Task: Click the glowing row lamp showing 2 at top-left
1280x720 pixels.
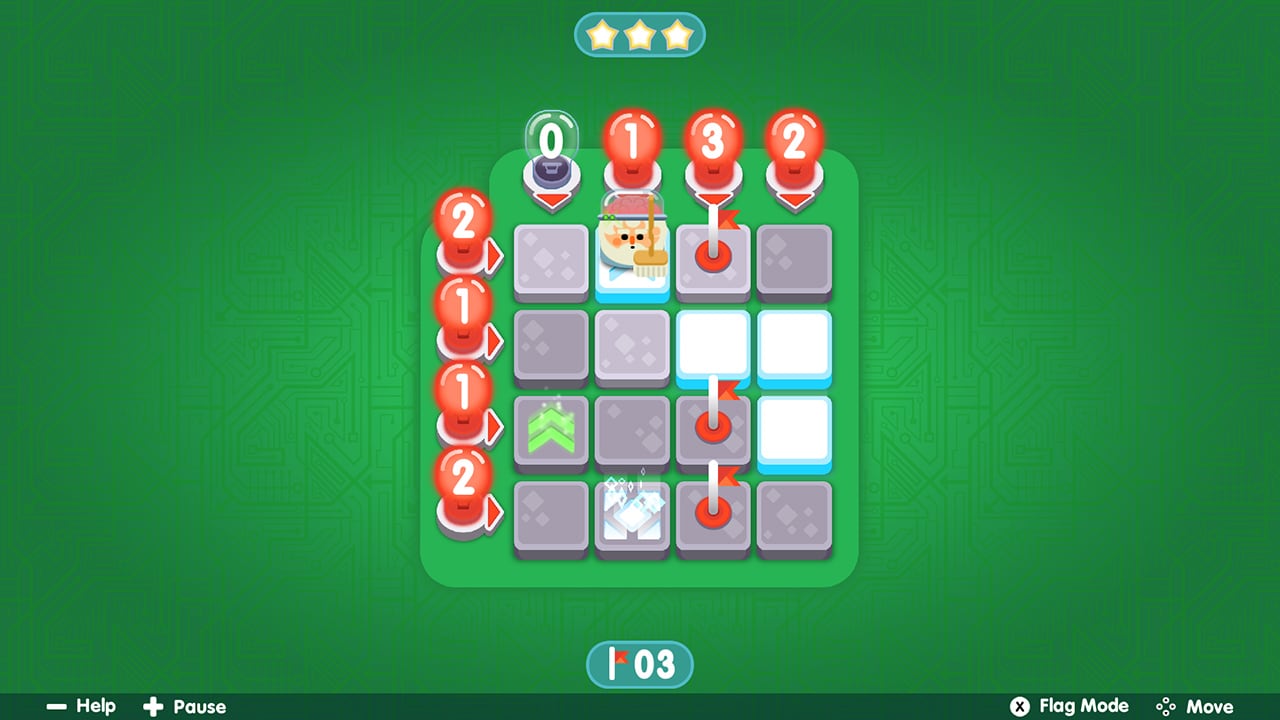Action: (463, 225)
